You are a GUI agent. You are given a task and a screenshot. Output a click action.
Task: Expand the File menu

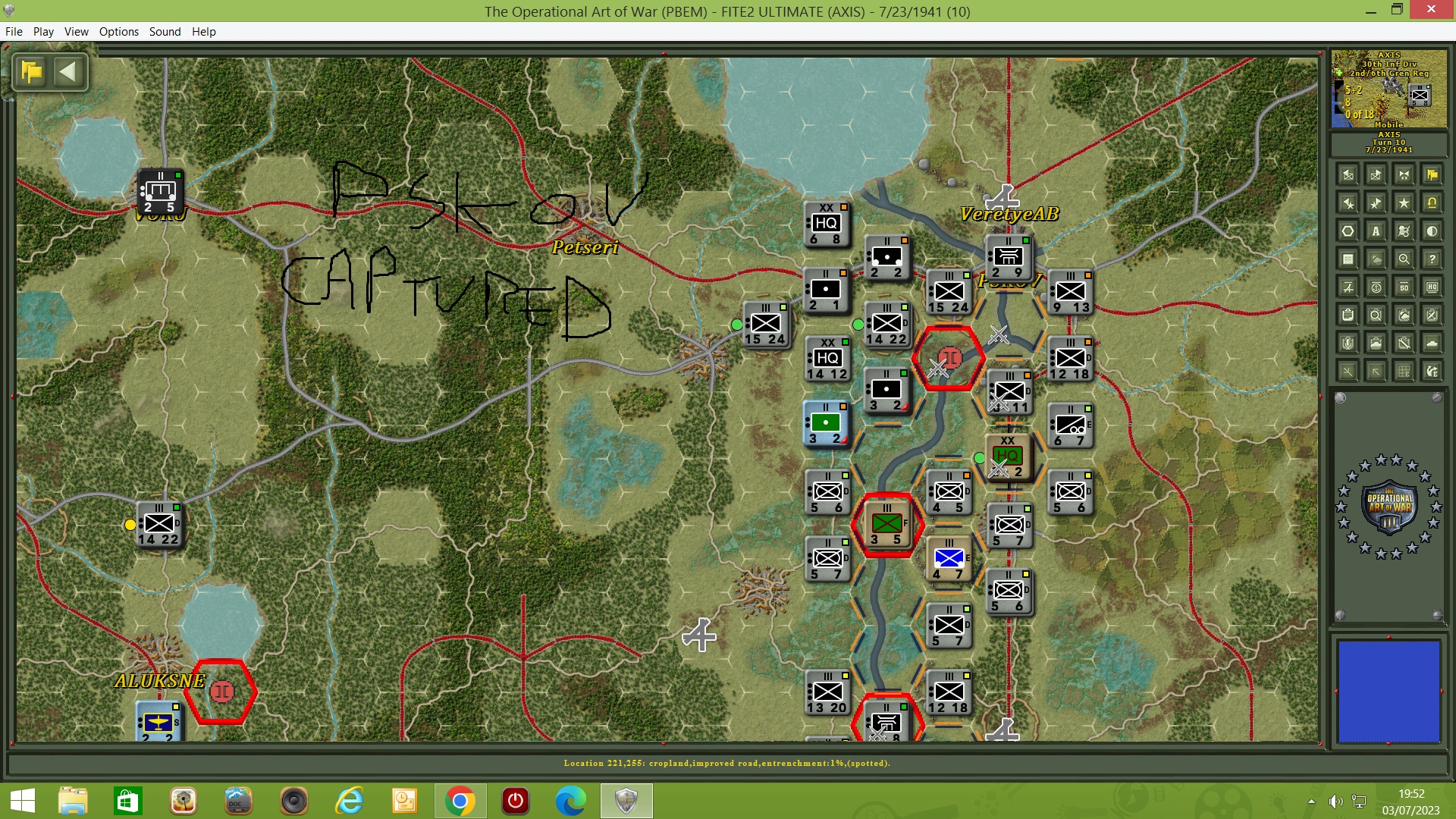pyautogui.click(x=14, y=32)
